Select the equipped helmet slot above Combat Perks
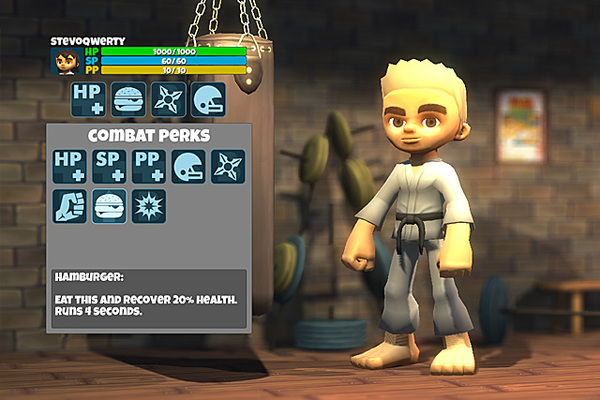 [x=208, y=99]
